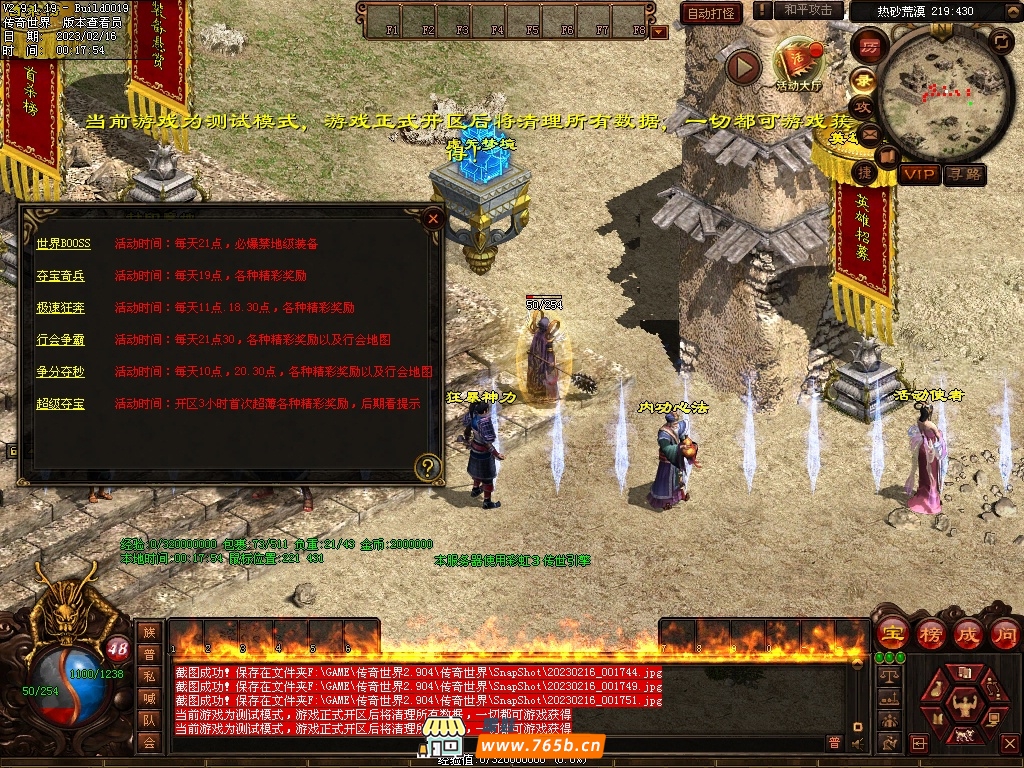This screenshot has width=1024, height=768.
Task: Toggle the 自动打怪 auto-fight button
Action: [711, 13]
